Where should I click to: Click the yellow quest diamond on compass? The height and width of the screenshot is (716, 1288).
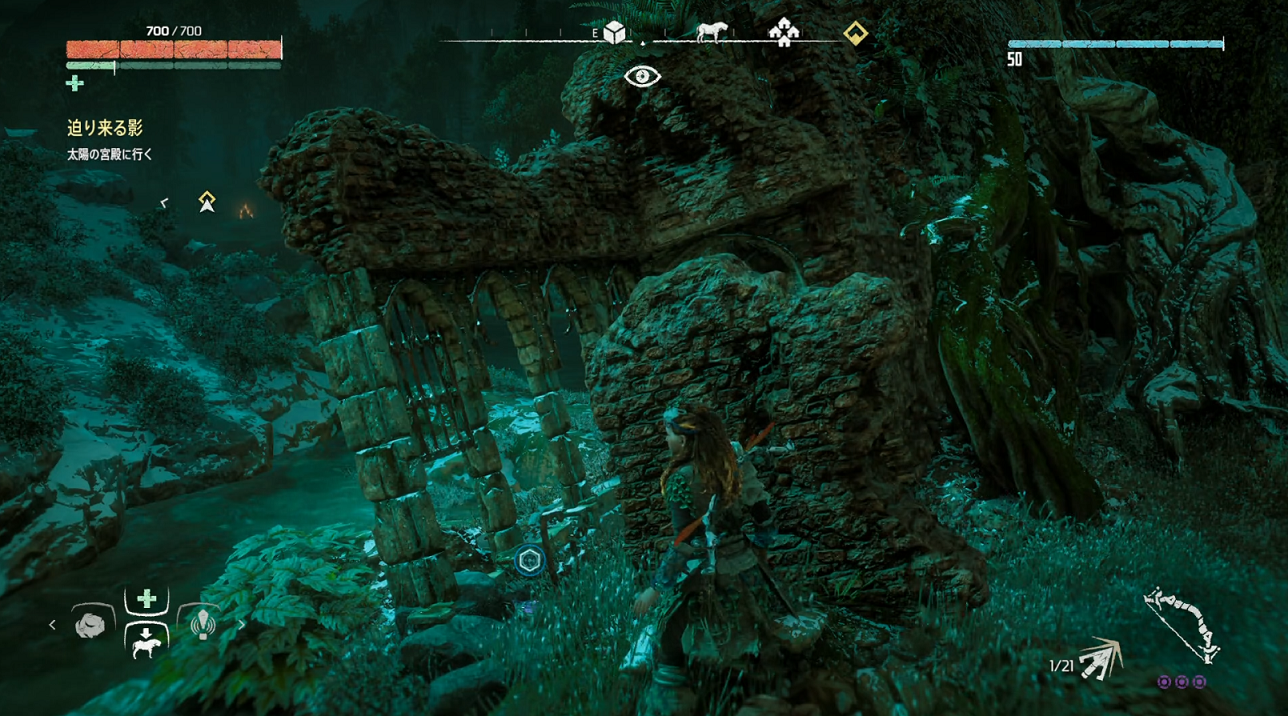[855, 33]
